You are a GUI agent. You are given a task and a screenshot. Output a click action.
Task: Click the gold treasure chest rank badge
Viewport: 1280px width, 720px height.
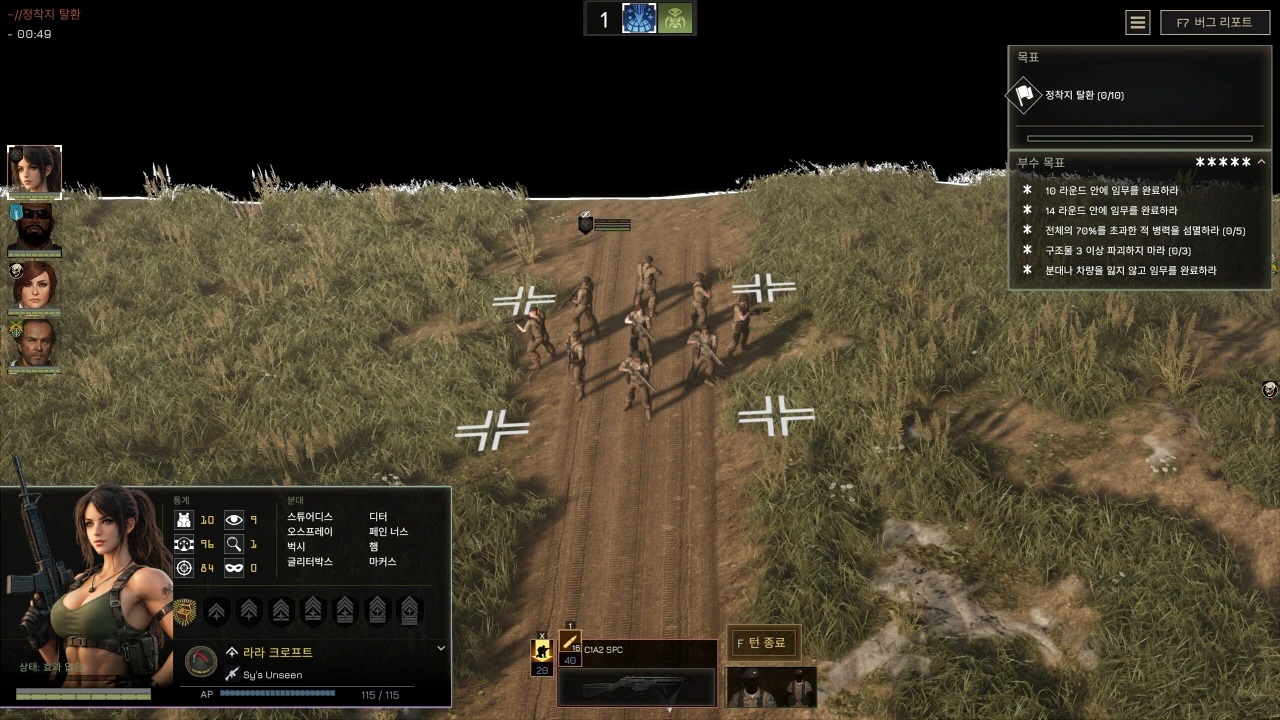click(x=184, y=610)
